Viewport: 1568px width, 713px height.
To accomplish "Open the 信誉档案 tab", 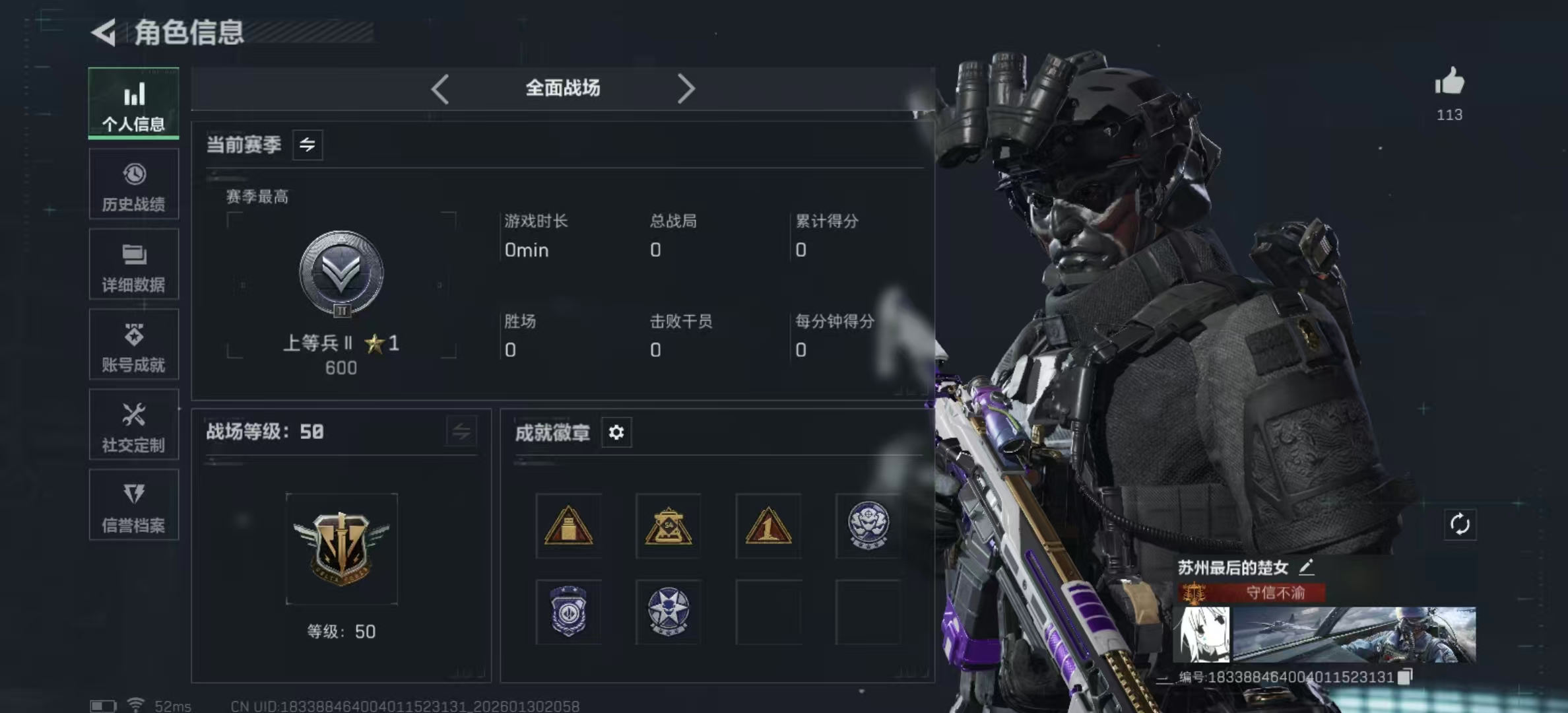I will [133, 506].
